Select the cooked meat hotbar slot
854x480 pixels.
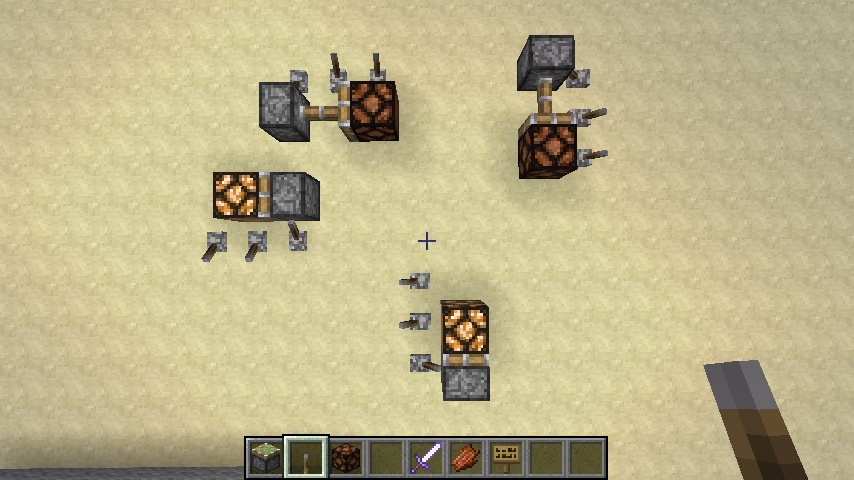pyautogui.click(x=465, y=458)
